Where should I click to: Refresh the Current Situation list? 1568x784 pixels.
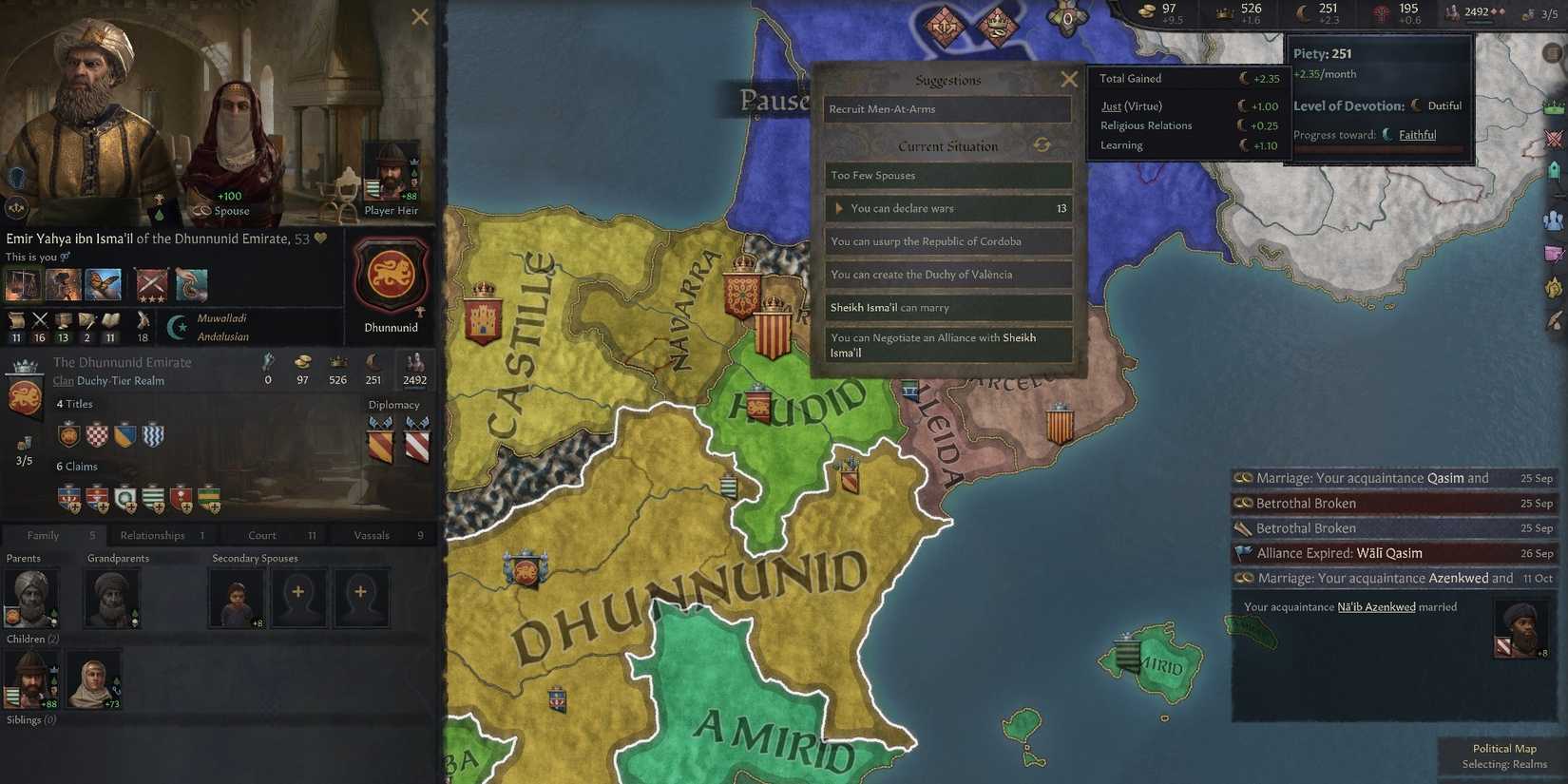click(1042, 144)
